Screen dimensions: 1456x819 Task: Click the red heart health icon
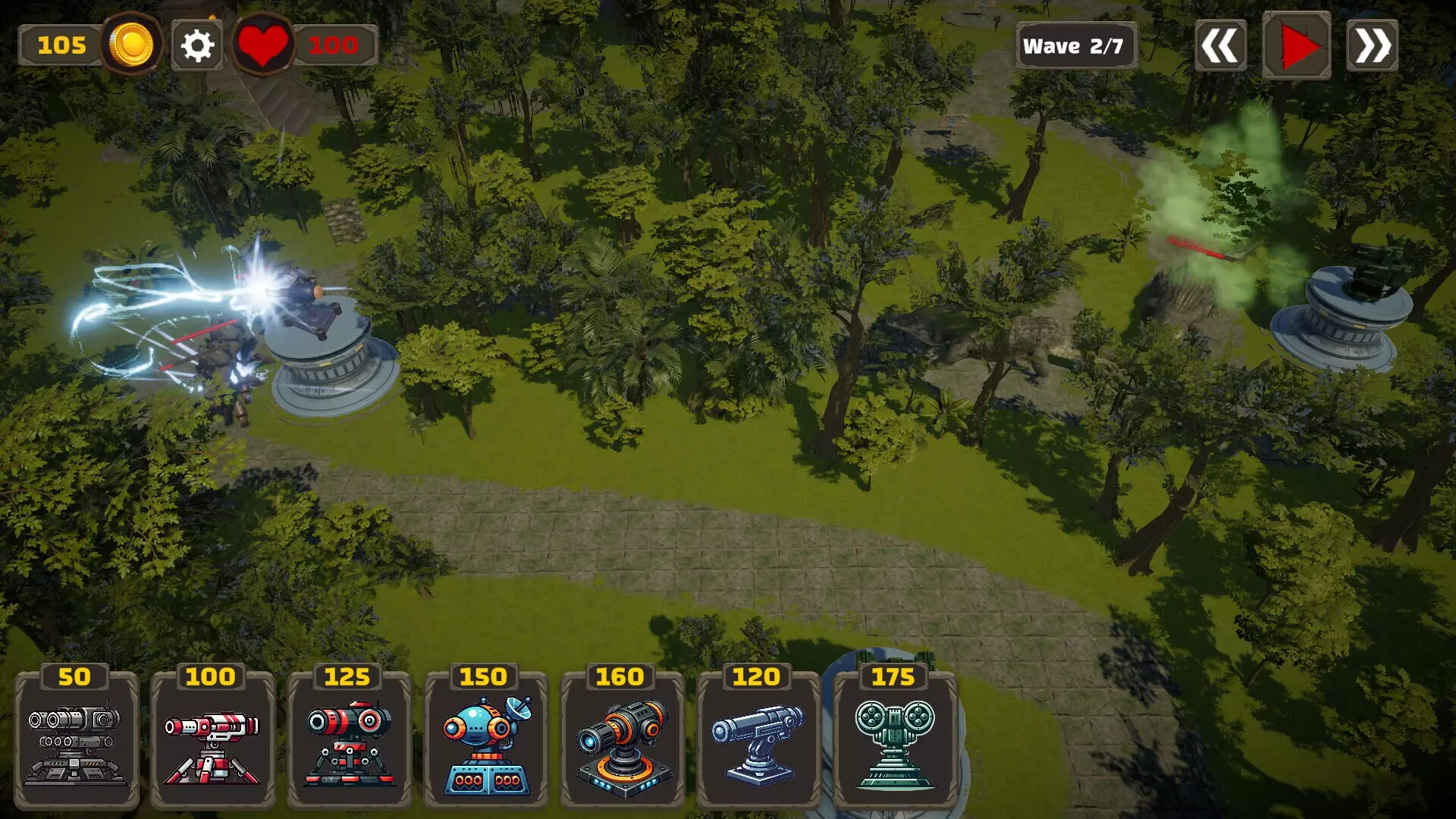pyautogui.click(x=265, y=44)
